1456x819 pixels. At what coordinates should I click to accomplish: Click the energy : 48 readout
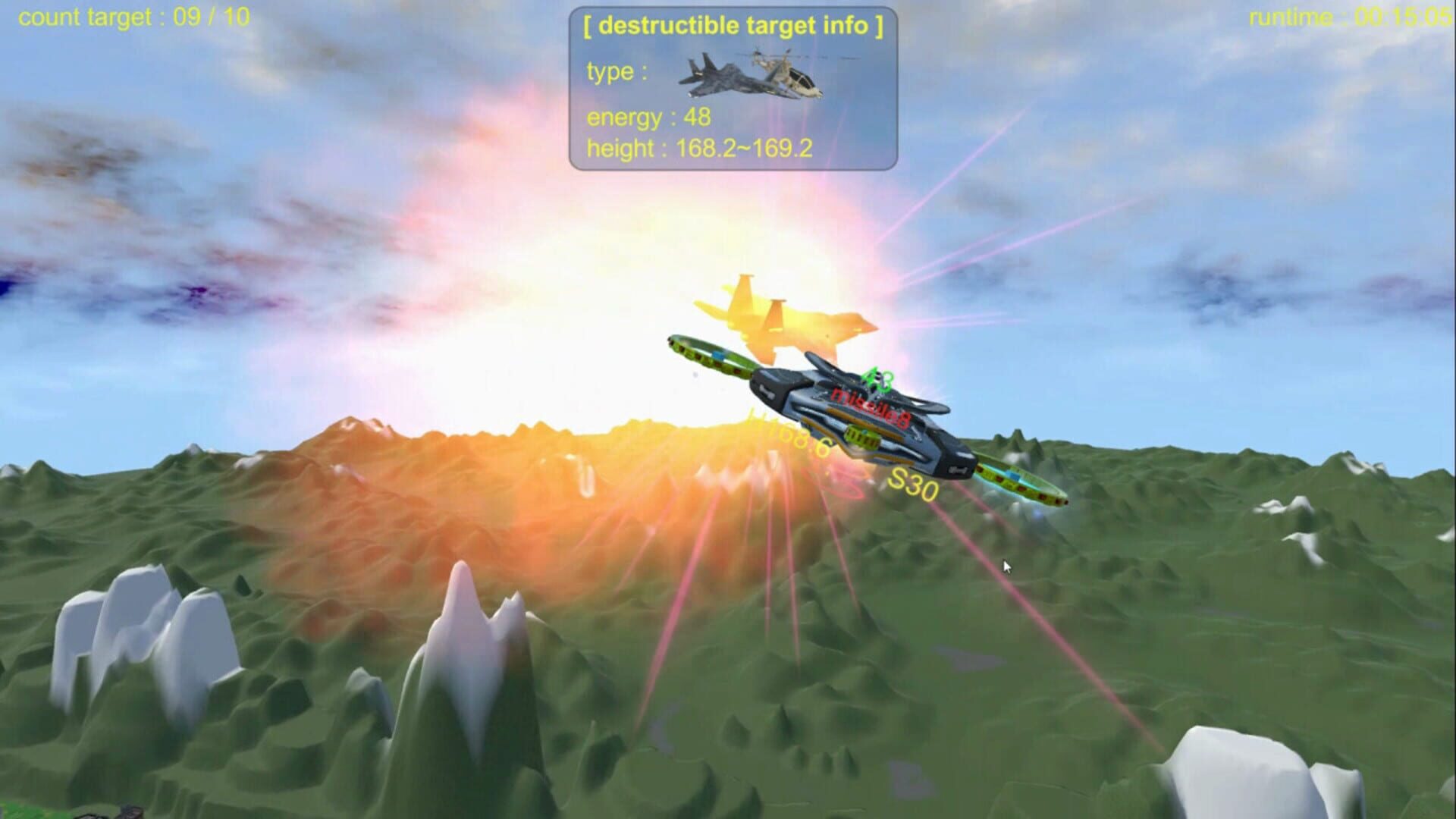648,118
